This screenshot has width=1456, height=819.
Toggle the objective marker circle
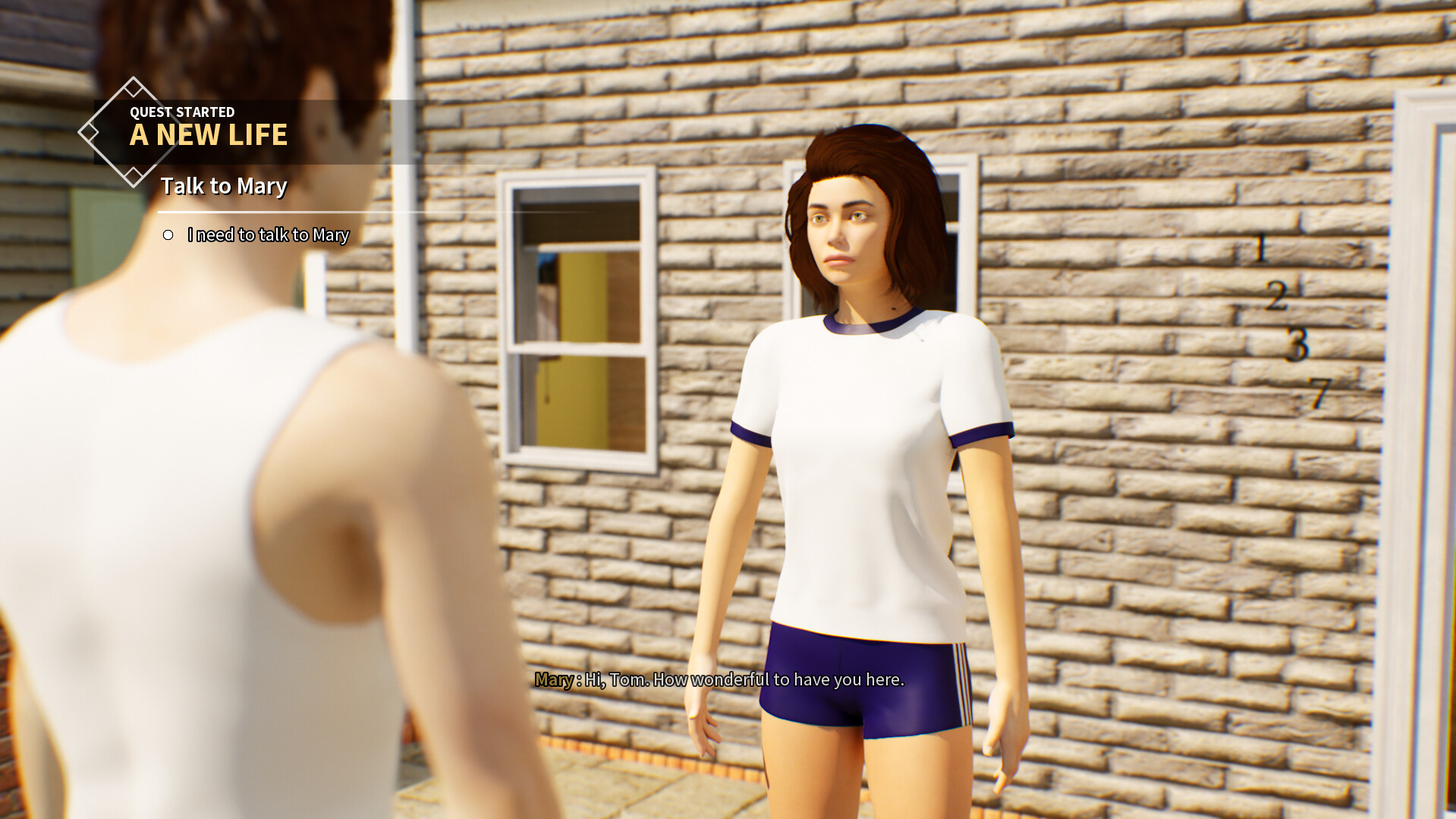point(168,235)
